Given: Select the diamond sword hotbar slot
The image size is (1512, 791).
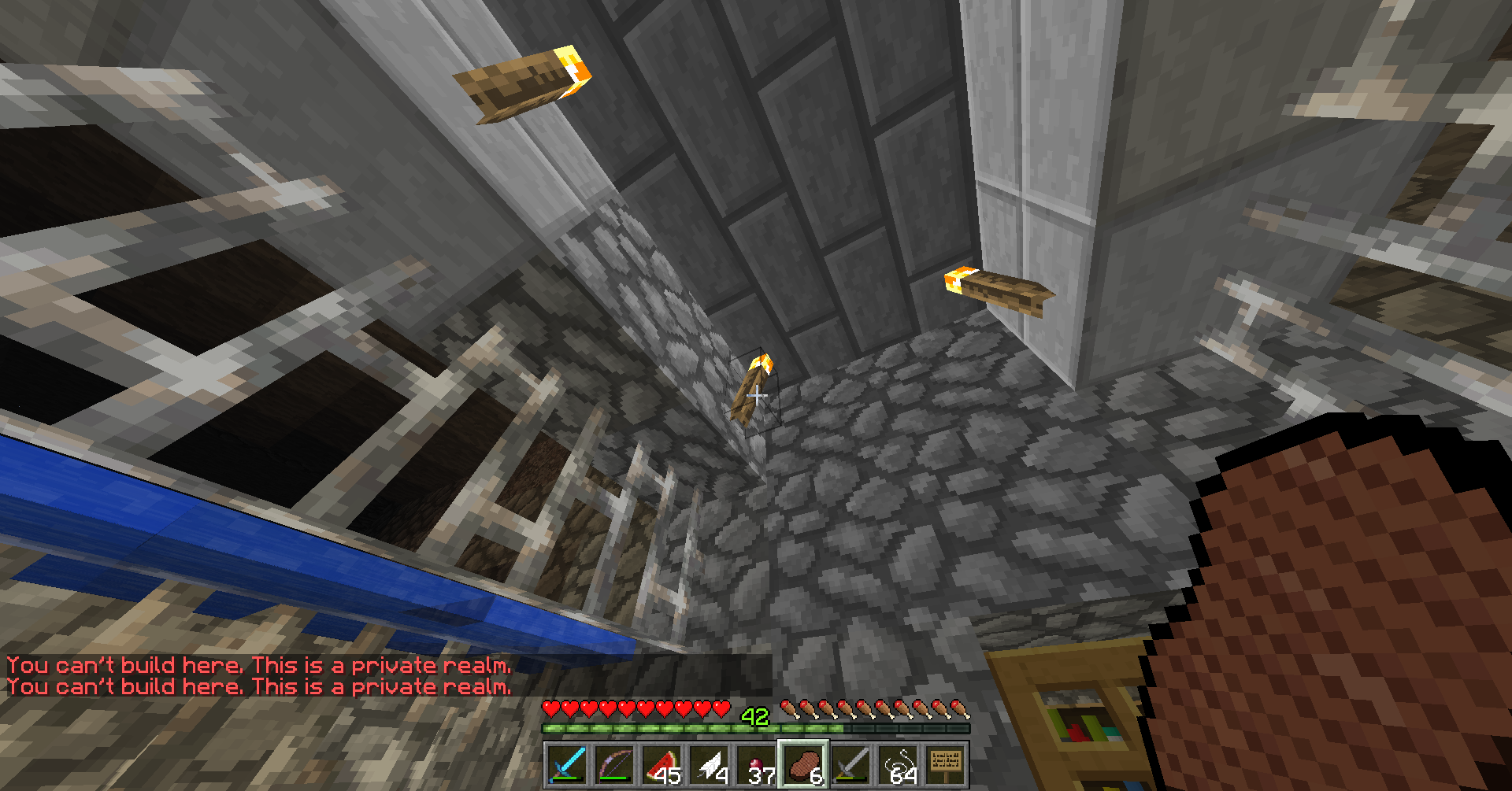Looking at the screenshot, I should 567,765.
